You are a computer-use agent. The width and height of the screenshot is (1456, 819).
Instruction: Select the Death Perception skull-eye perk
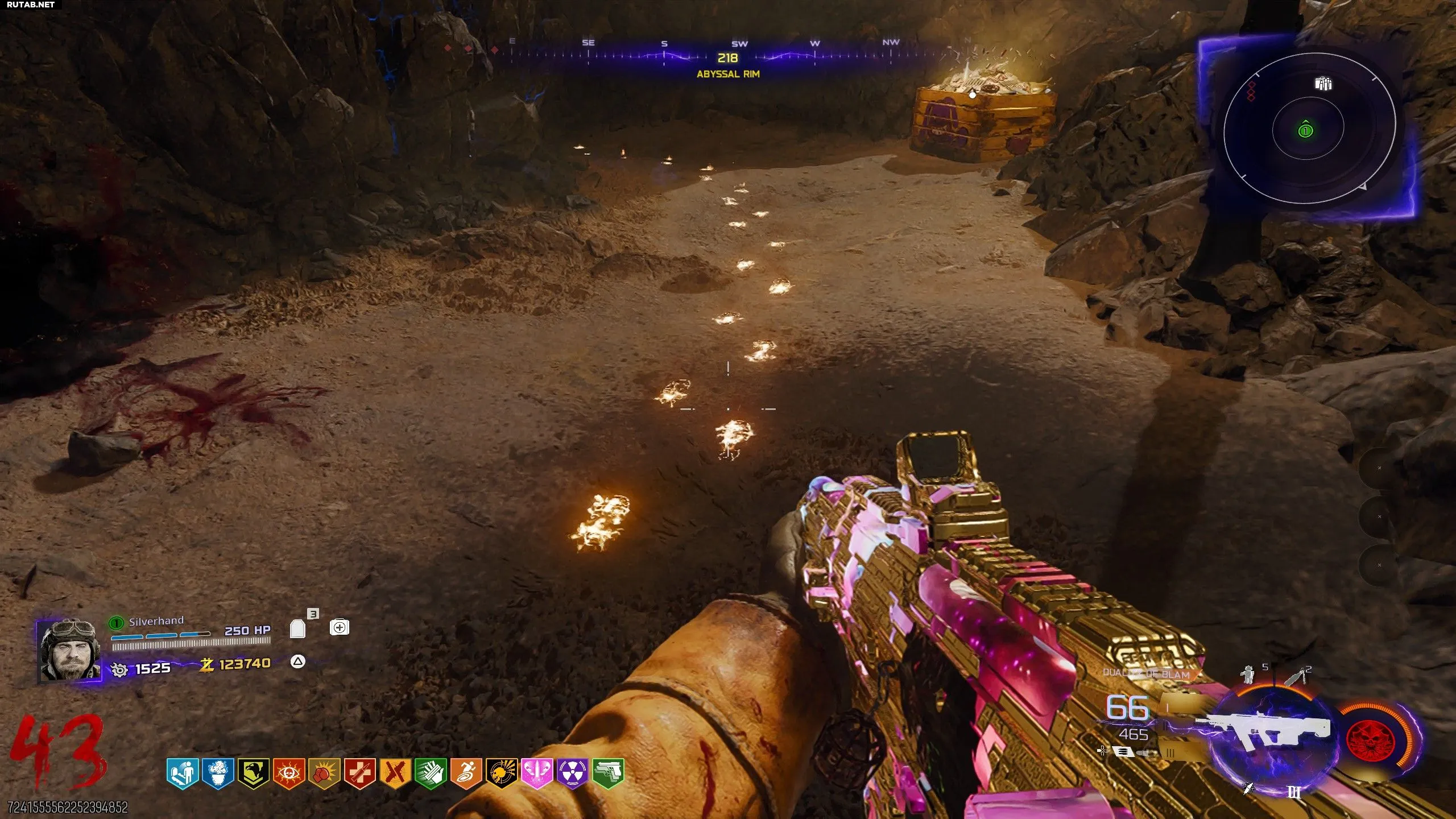(289, 773)
